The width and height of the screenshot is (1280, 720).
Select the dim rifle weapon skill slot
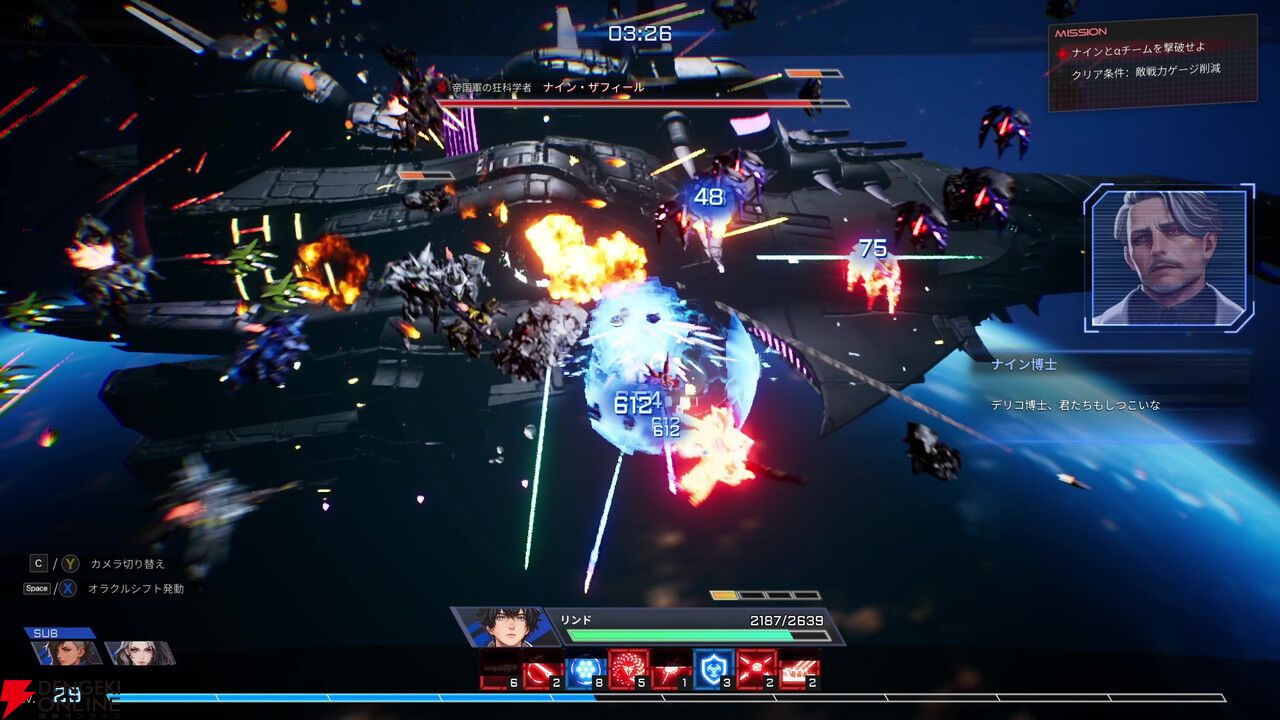(499, 668)
